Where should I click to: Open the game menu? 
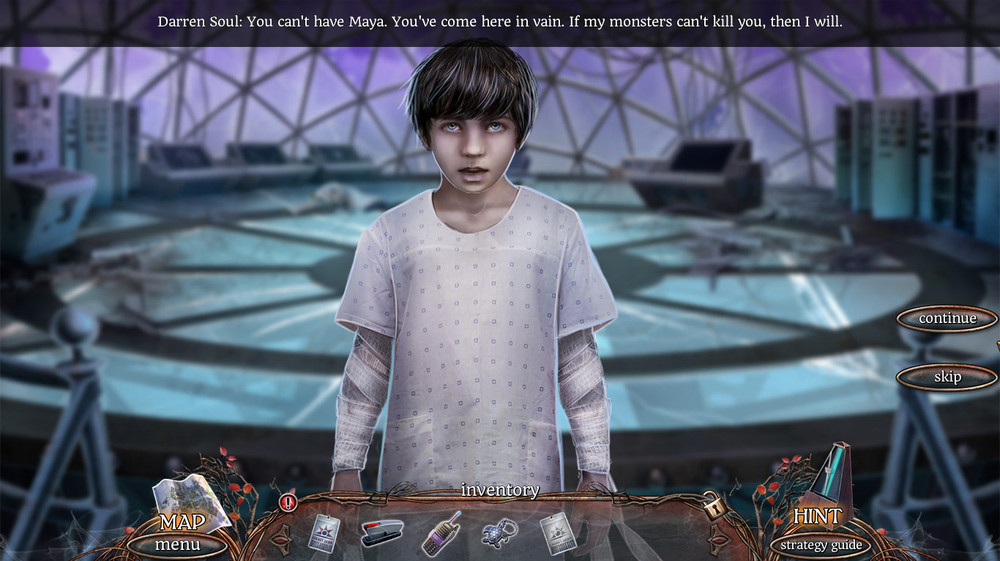[177, 545]
